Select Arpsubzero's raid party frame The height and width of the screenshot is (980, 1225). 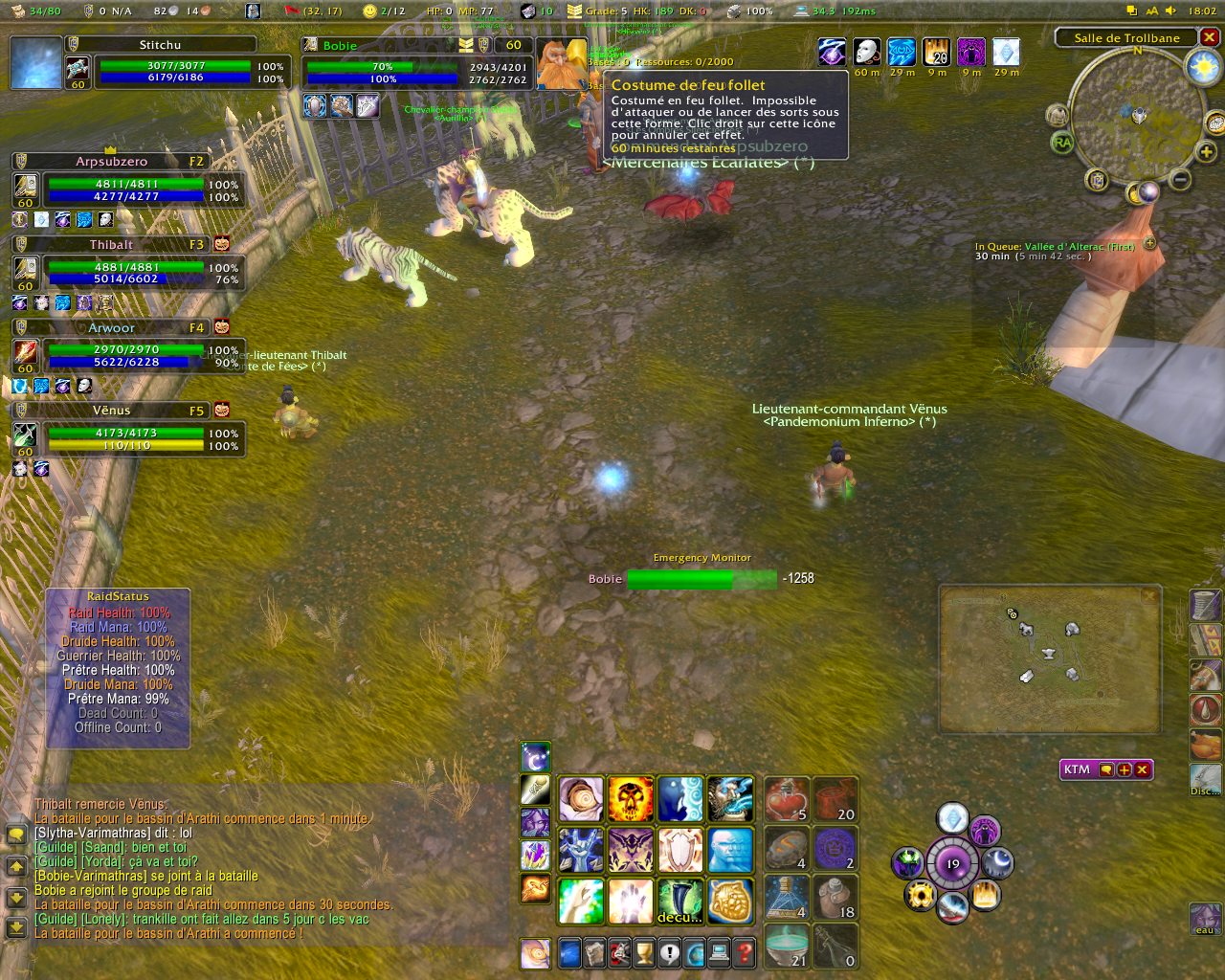(112, 162)
